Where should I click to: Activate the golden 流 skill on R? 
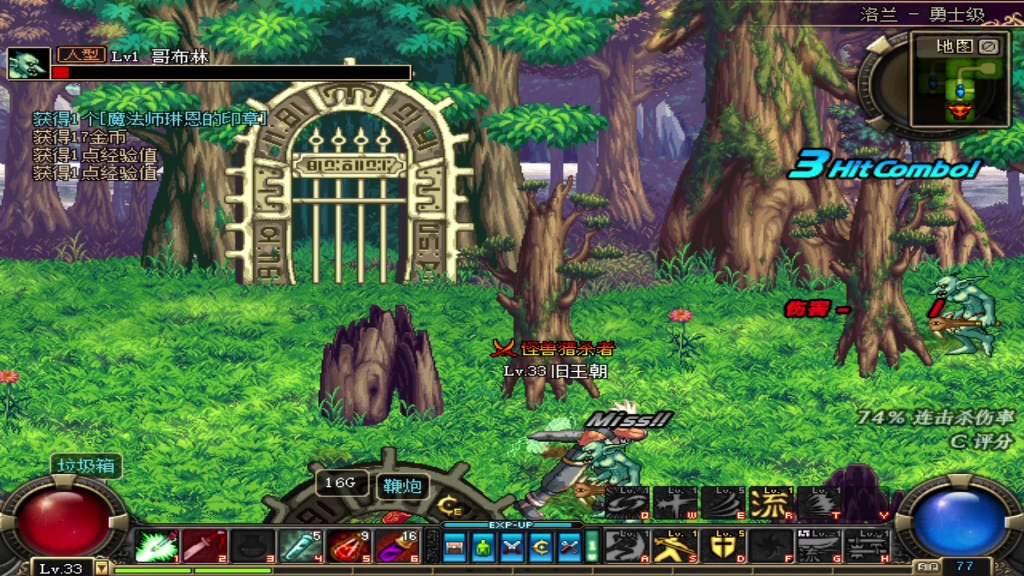[770, 503]
